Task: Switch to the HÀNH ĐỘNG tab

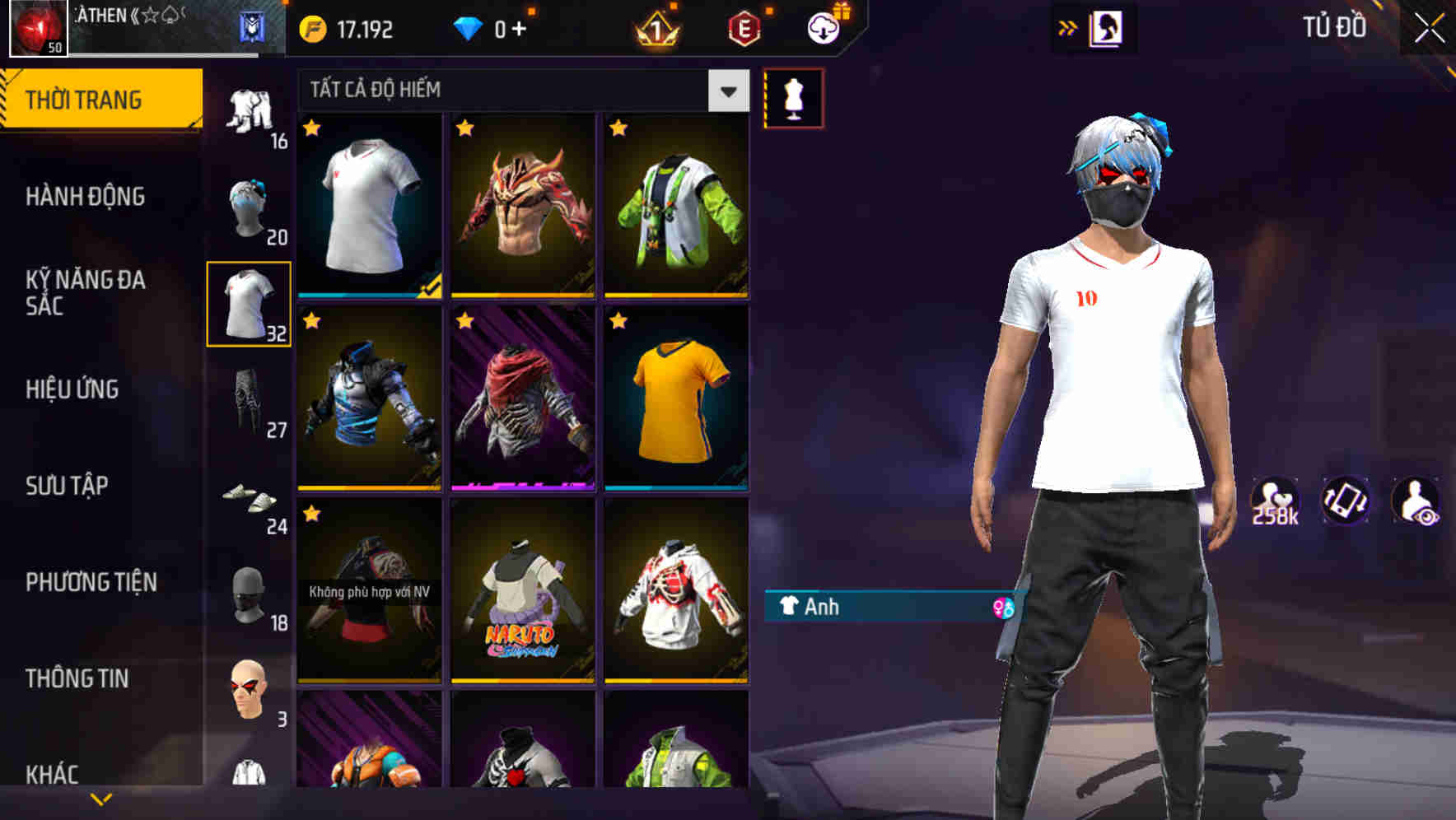Action: click(86, 197)
